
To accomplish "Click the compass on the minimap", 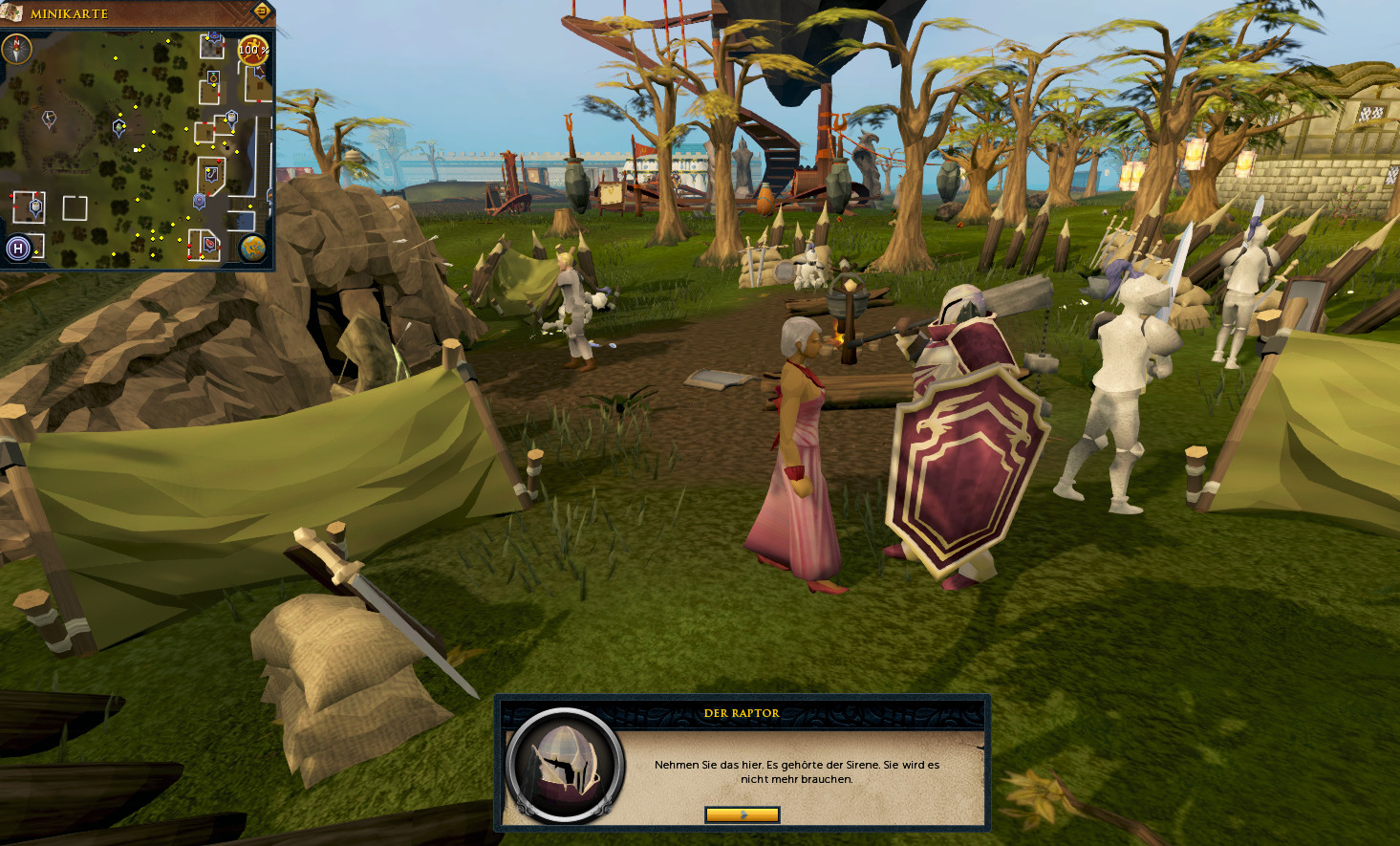I will coord(17,49).
